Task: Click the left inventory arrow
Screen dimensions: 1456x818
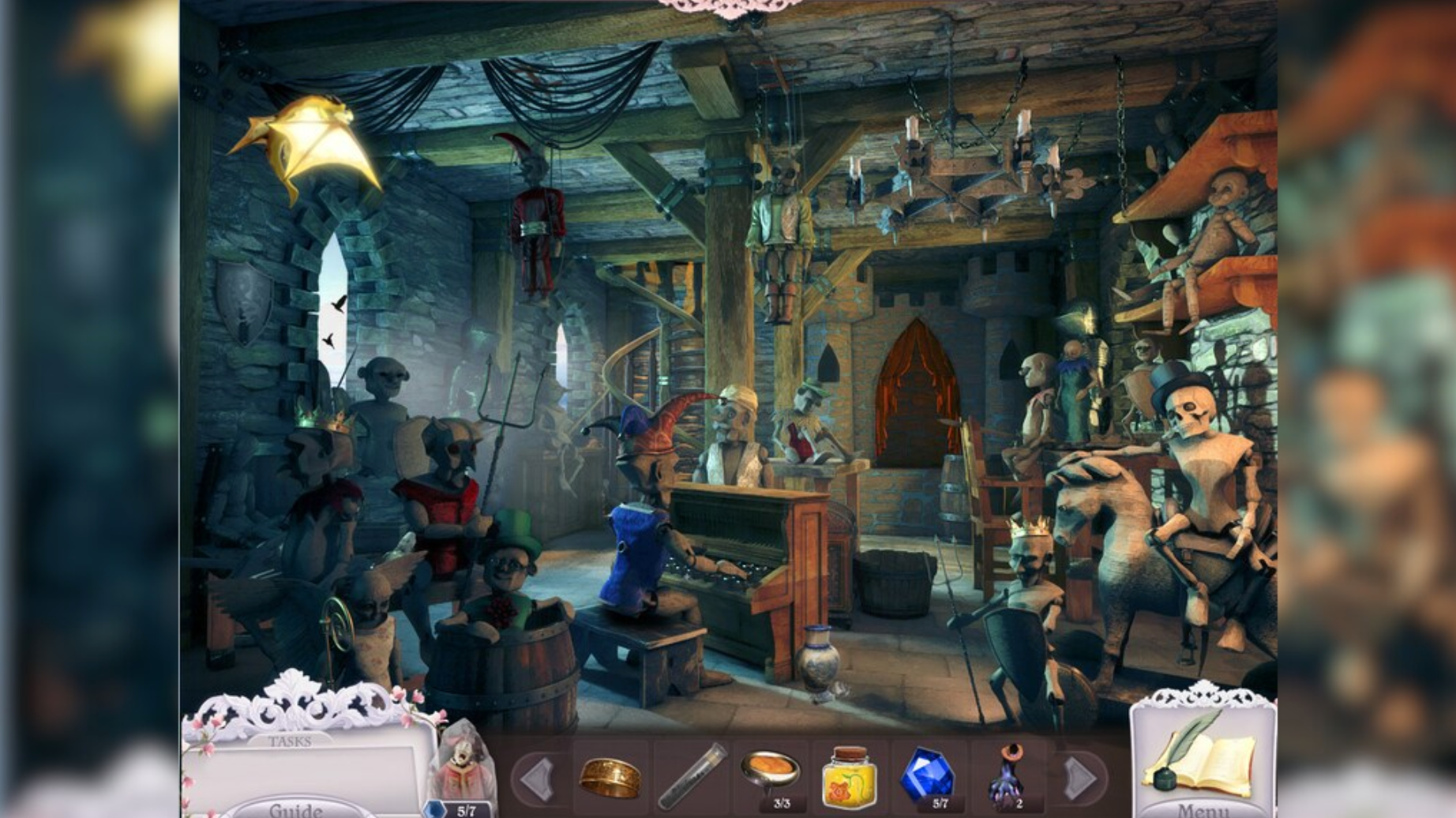Action: click(538, 779)
